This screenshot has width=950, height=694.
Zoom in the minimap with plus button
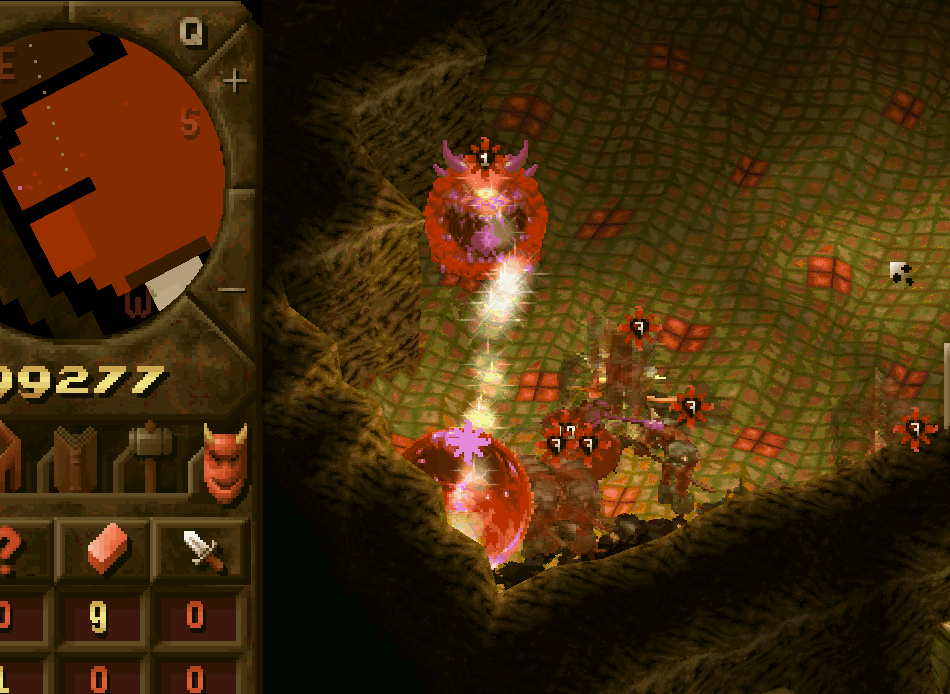(x=234, y=81)
